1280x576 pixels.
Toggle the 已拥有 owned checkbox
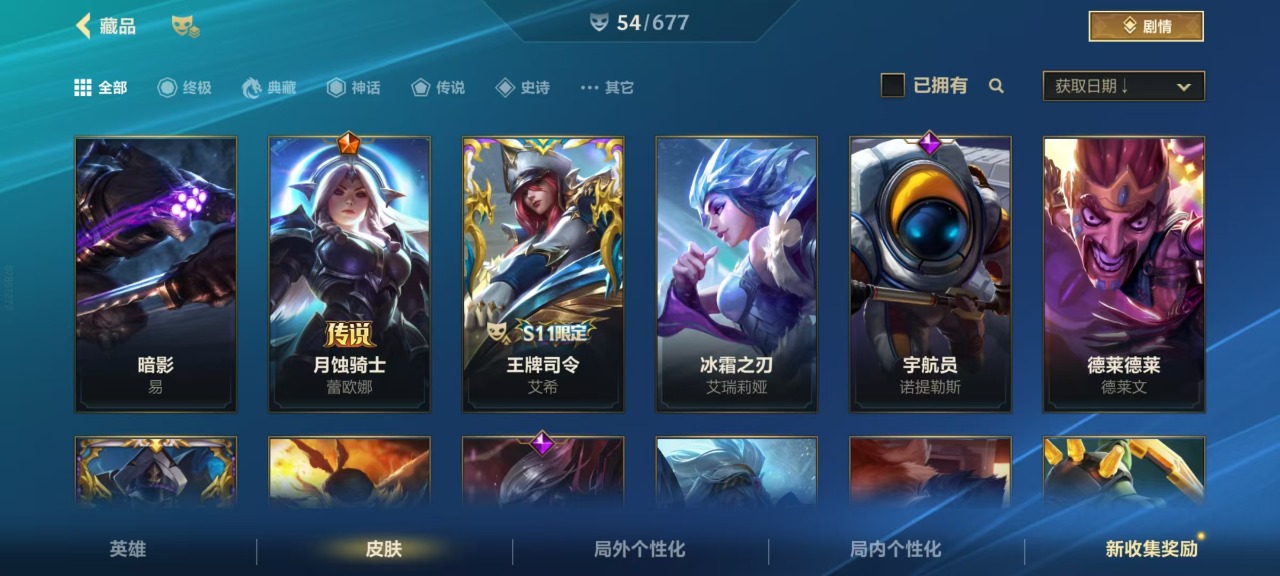(893, 86)
